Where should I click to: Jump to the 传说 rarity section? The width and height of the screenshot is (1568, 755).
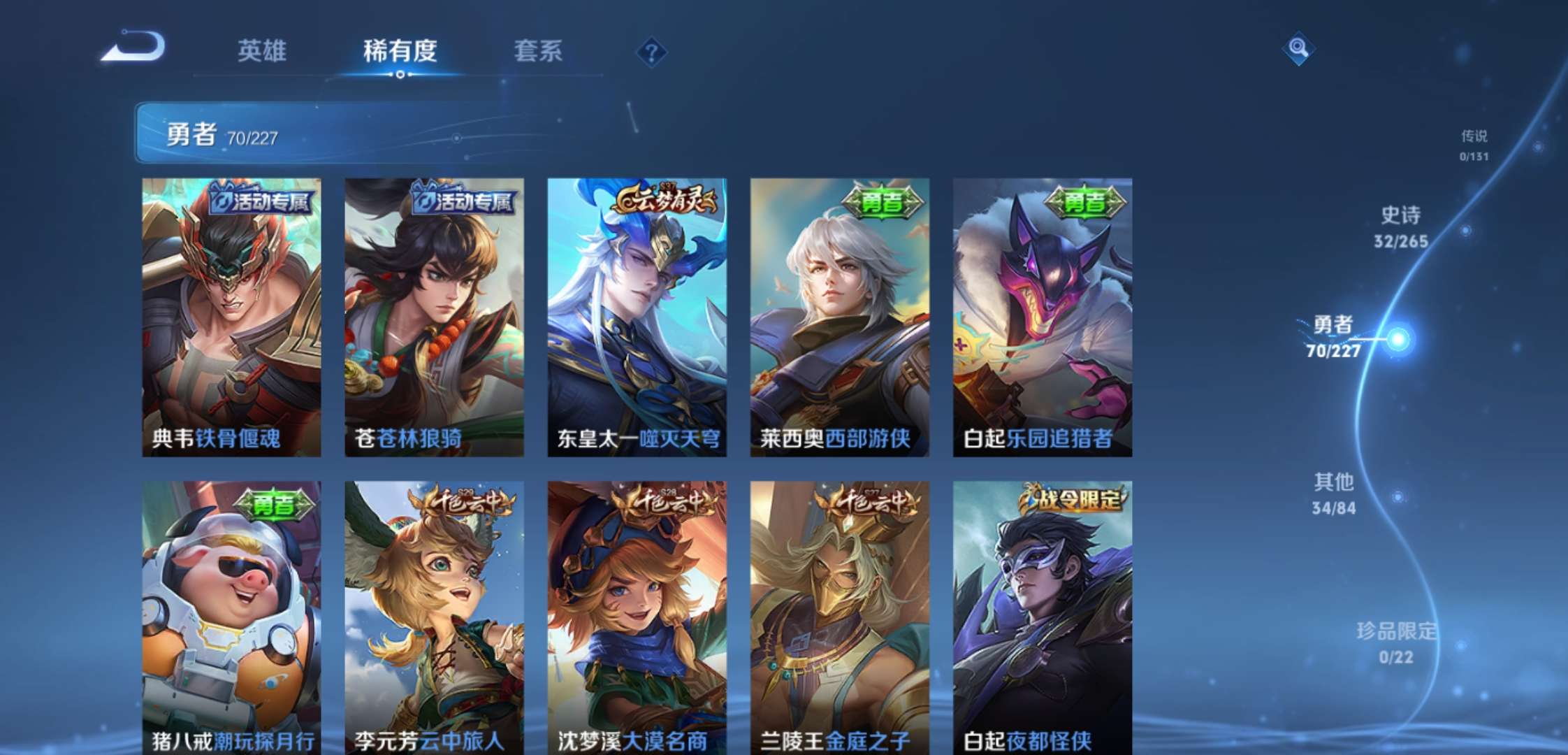pos(1474,144)
